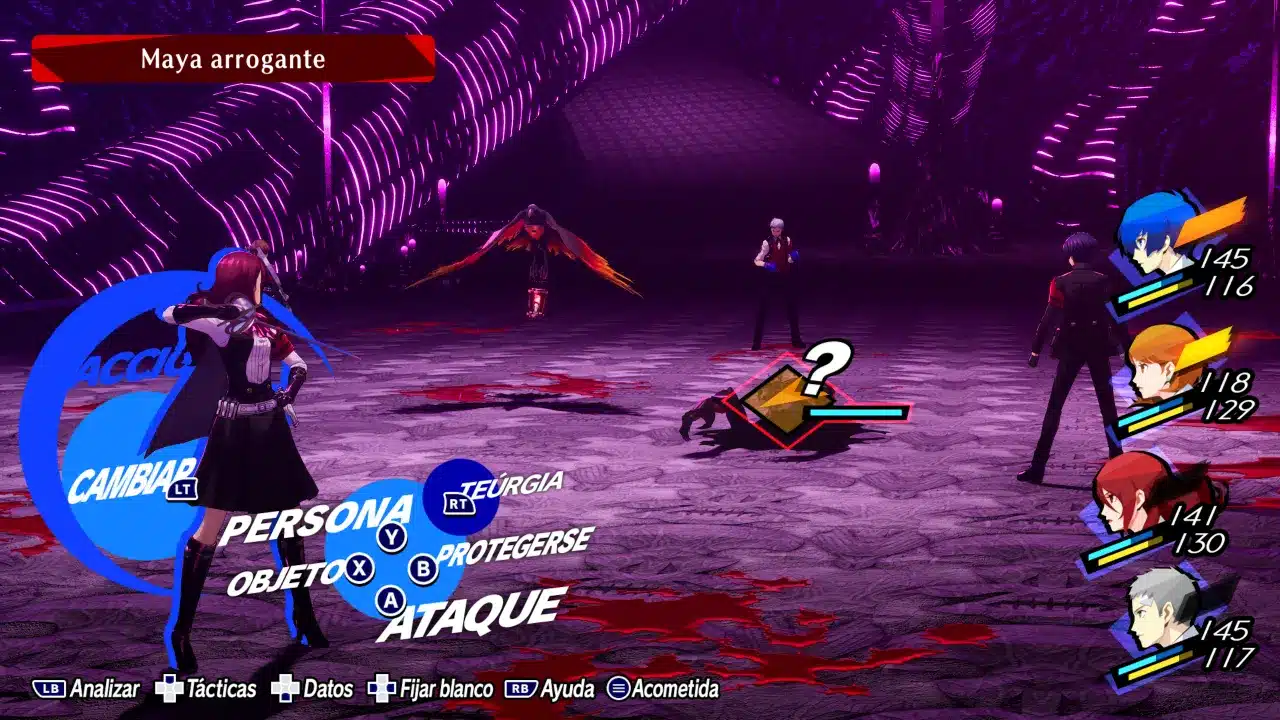The height and width of the screenshot is (720, 1280).
Task: Choose the PROTEGERSE guard command
Action: pyautogui.click(x=515, y=547)
